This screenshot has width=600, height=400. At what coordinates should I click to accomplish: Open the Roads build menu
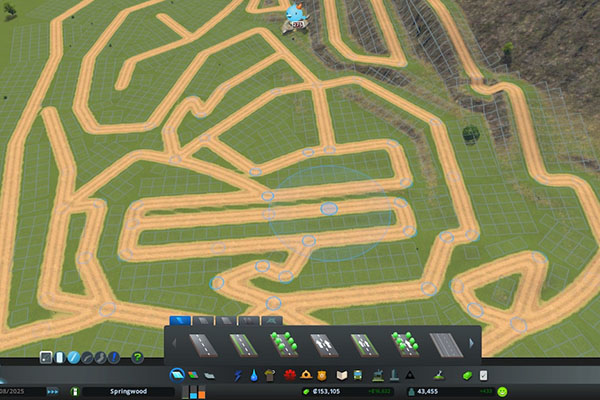pos(177,375)
